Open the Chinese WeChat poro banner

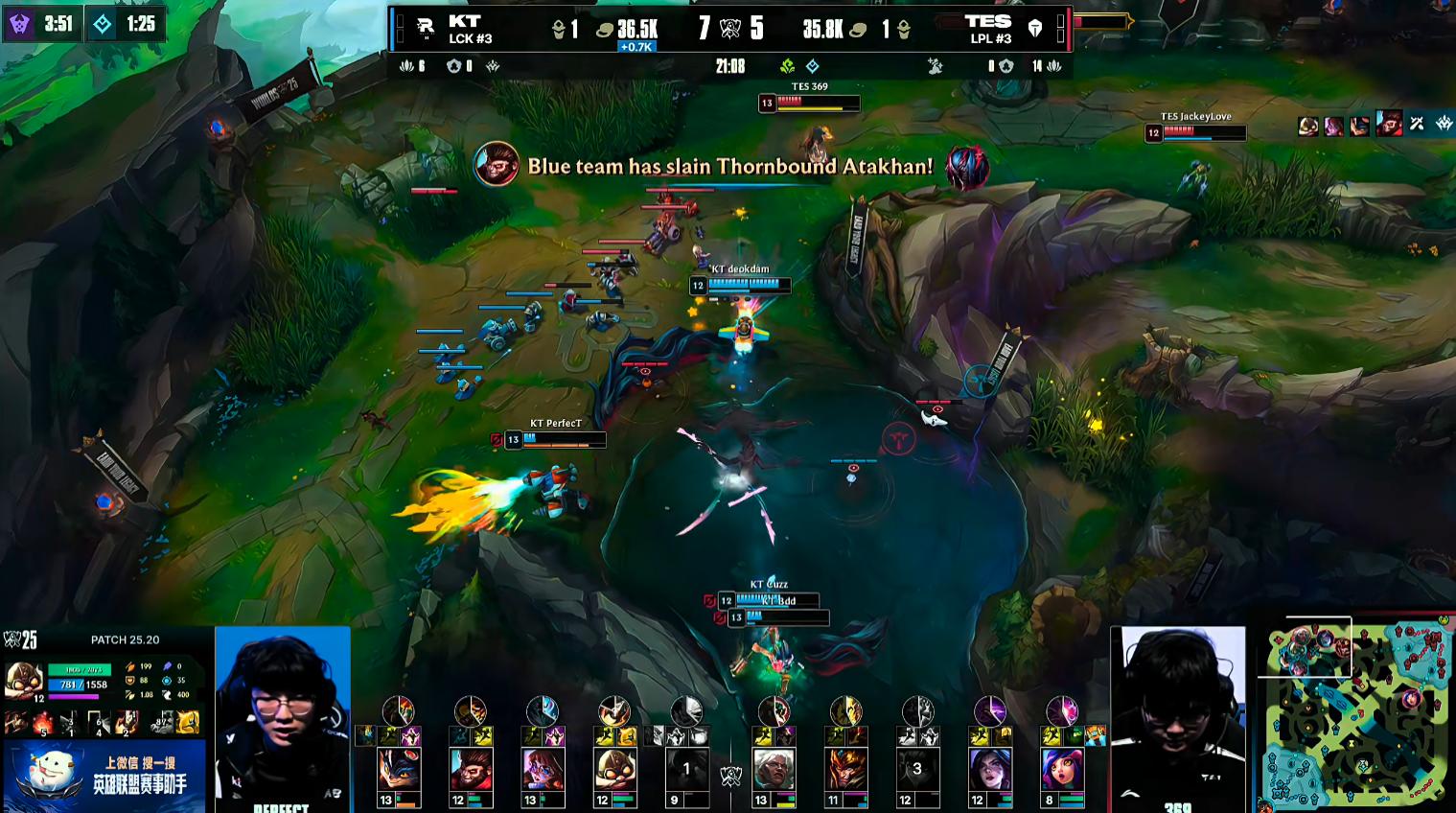coord(104,776)
